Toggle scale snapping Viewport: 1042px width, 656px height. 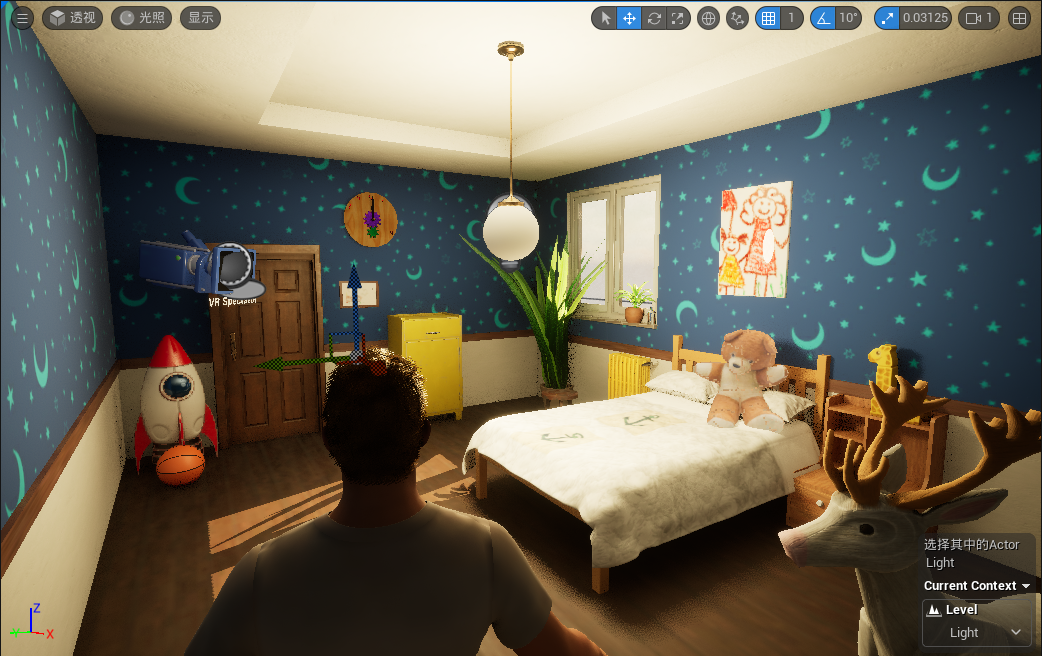tap(887, 18)
